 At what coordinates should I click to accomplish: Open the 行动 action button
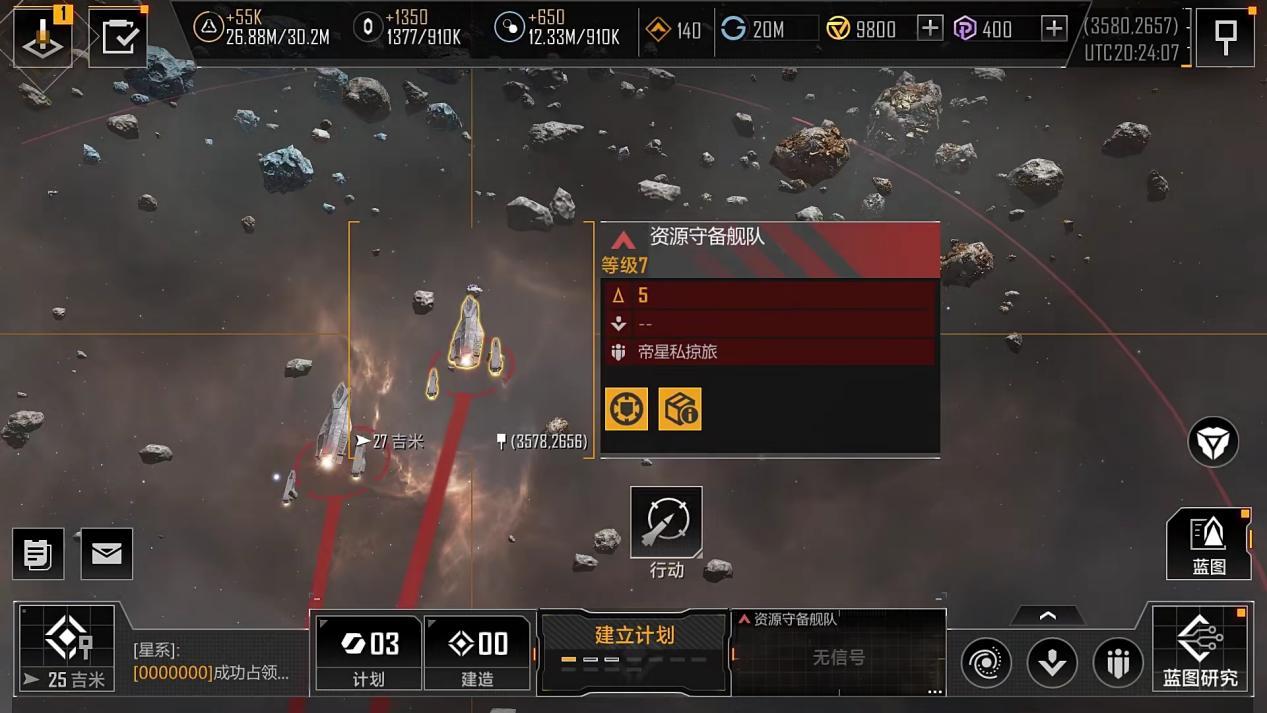pos(666,522)
